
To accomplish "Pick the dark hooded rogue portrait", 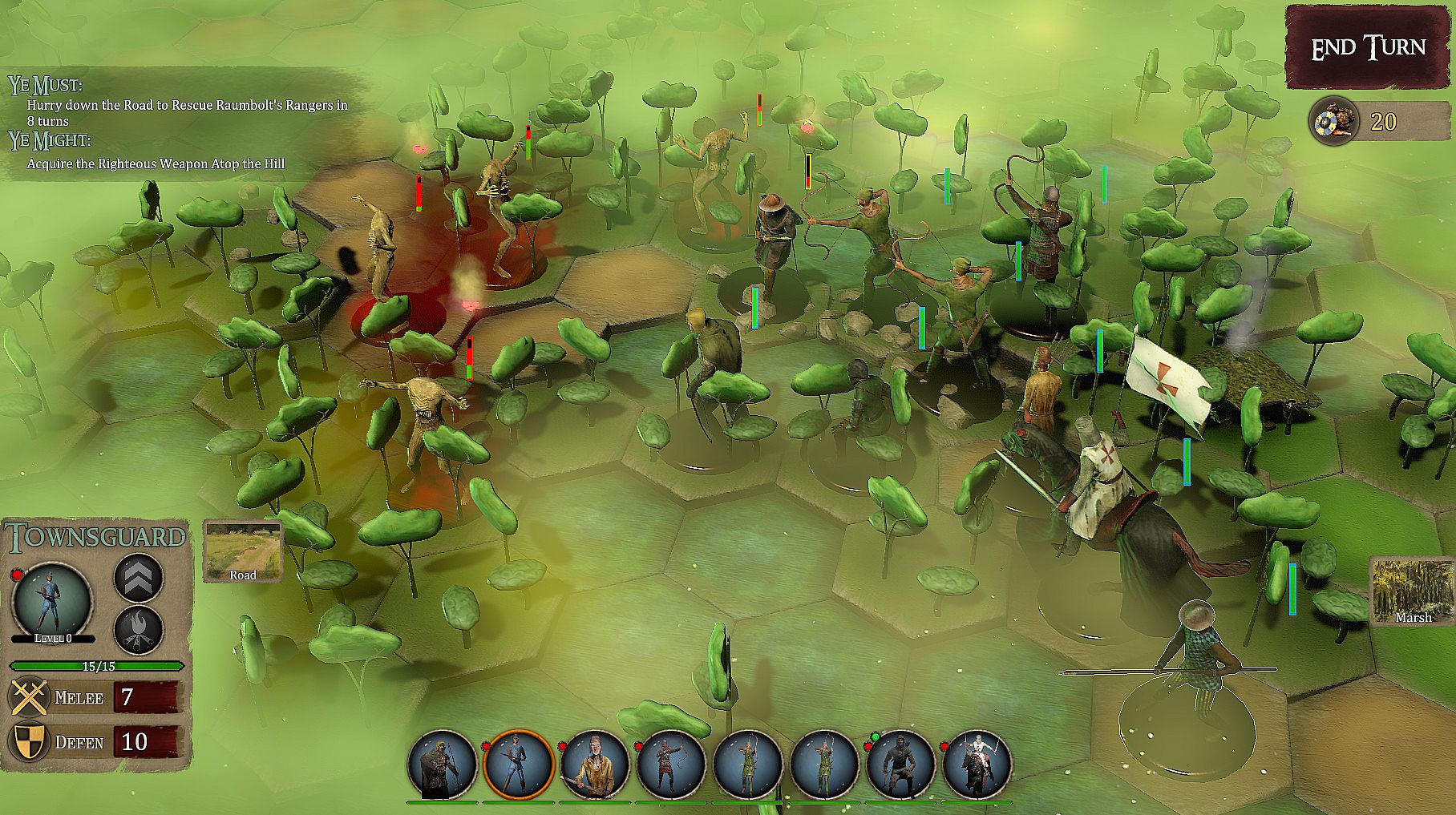I will coord(900,765).
